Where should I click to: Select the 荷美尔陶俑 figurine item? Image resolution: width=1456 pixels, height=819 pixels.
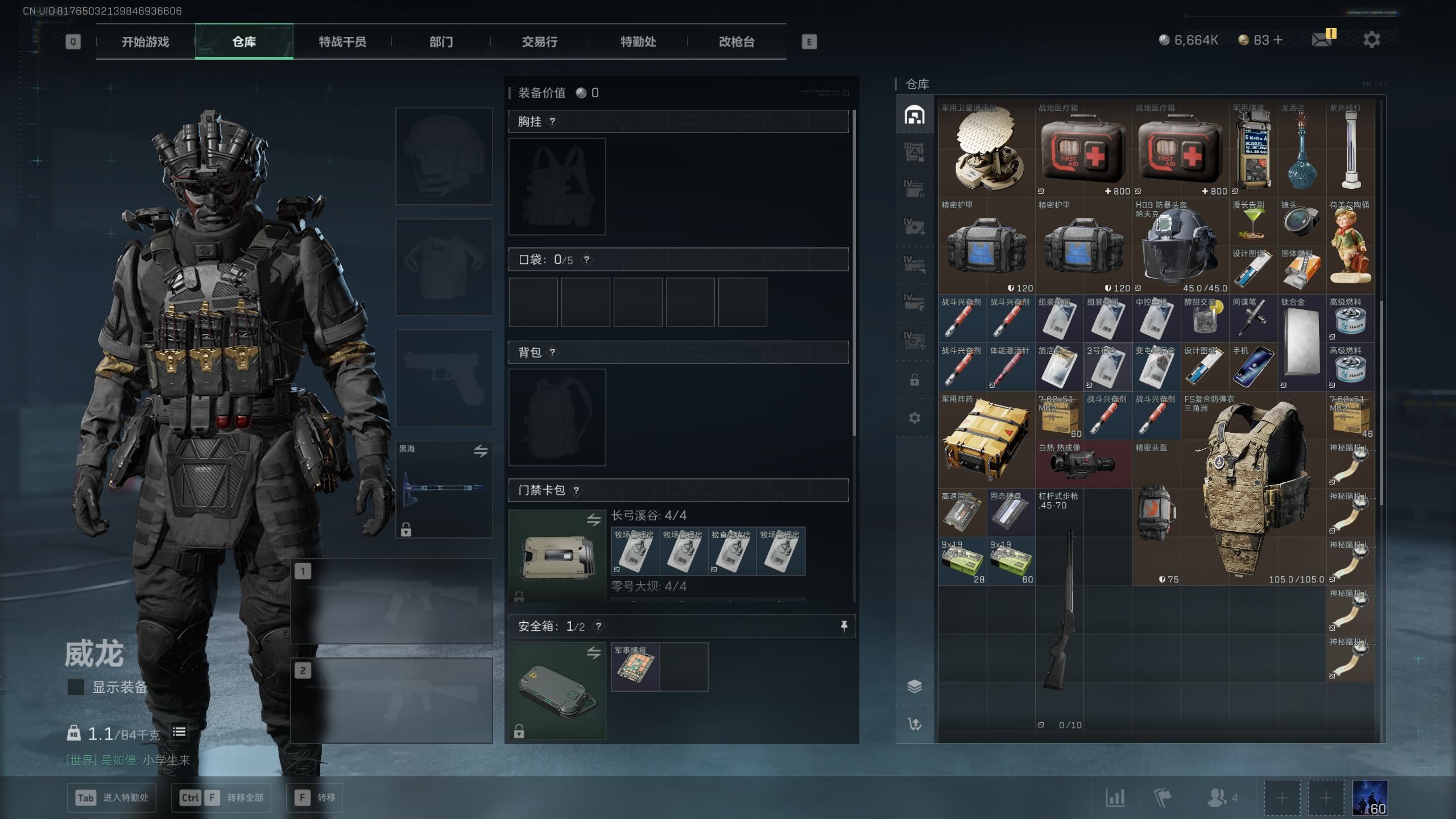[1350, 246]
